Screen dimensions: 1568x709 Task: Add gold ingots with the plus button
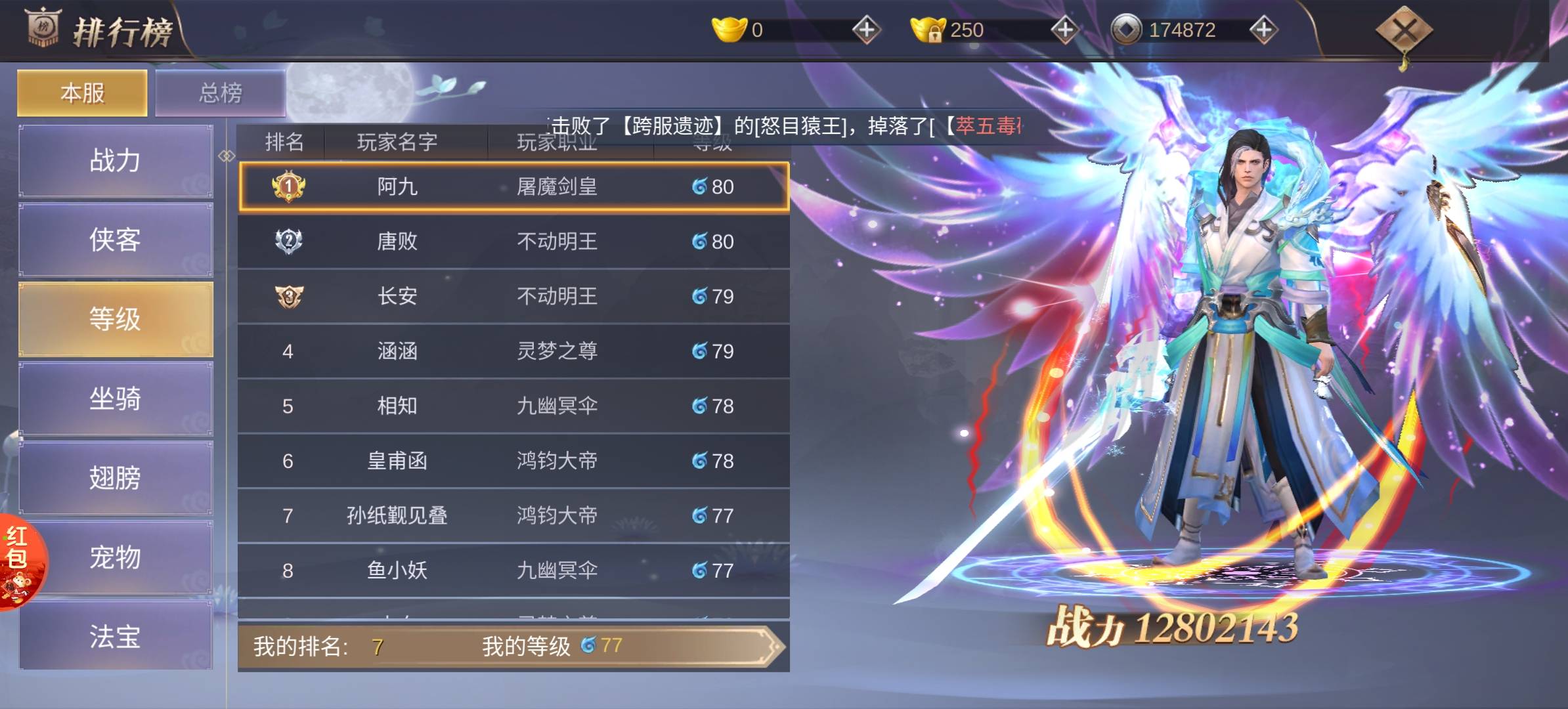click(866, 30)
